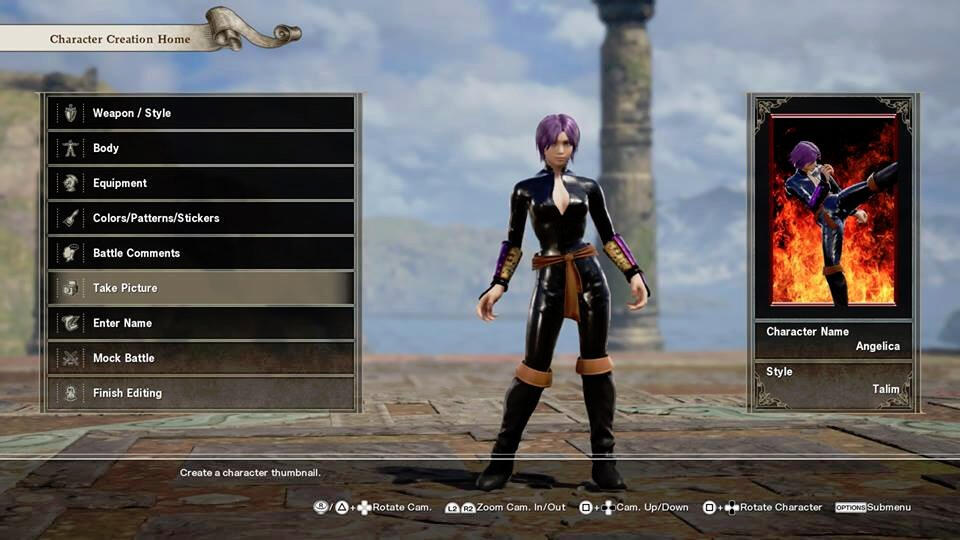
Task: Open the Equipment options
Action: [x=200, y=183]
